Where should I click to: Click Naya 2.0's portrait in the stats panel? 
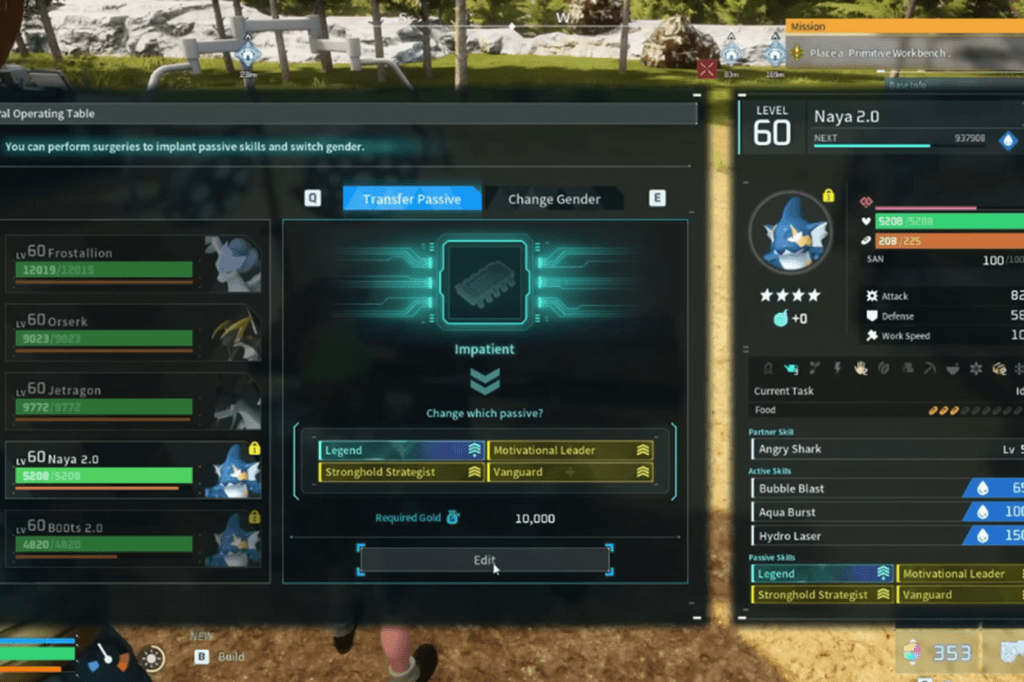(x=790, y=234)
